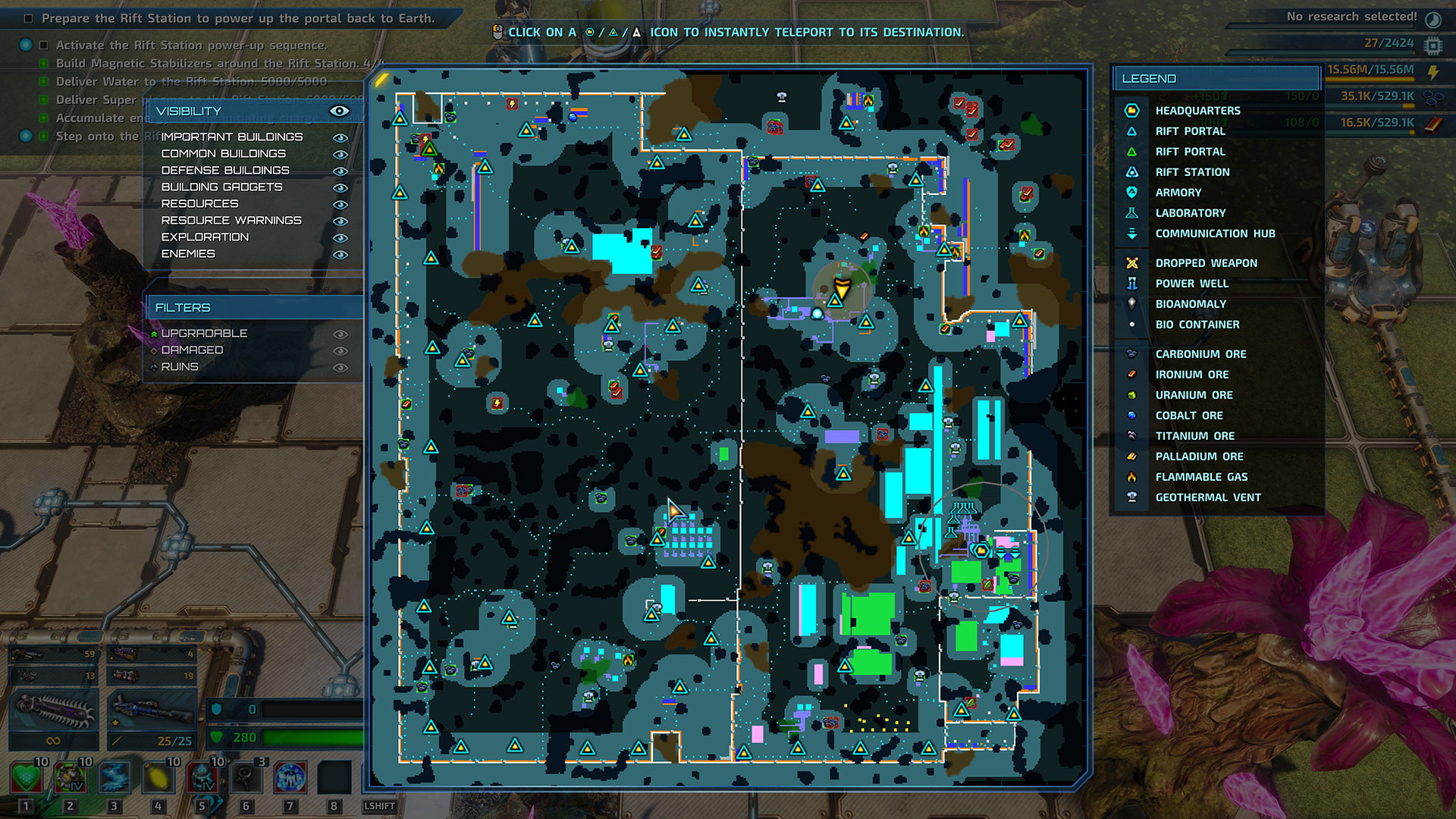This screenshot has height=819, width=1456.
Task: Teleport to the Headquarters icon on the map
Action: (981, 550)
